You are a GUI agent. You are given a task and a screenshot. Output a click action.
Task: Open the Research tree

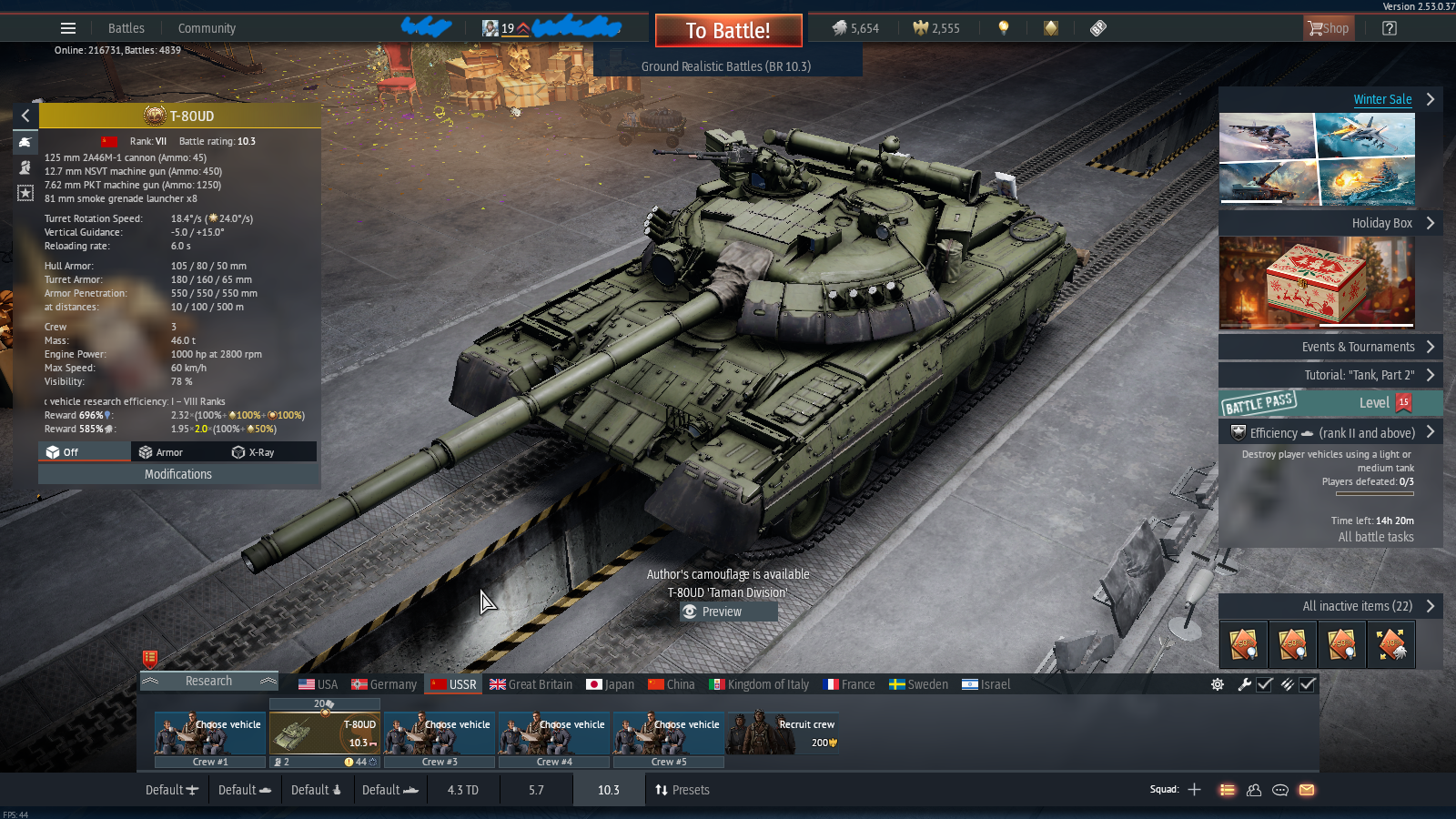pyautogui.click(x=208, y=681)
